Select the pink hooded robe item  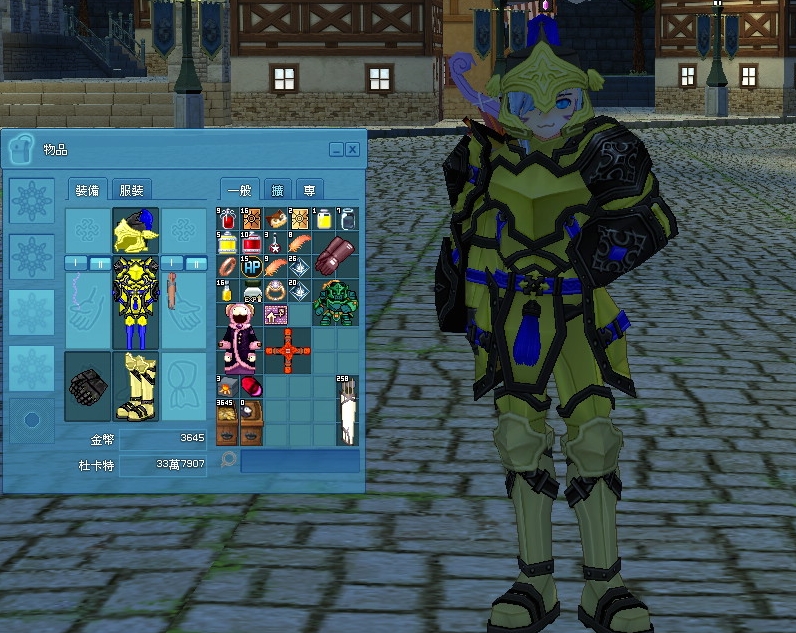(239, 337)
